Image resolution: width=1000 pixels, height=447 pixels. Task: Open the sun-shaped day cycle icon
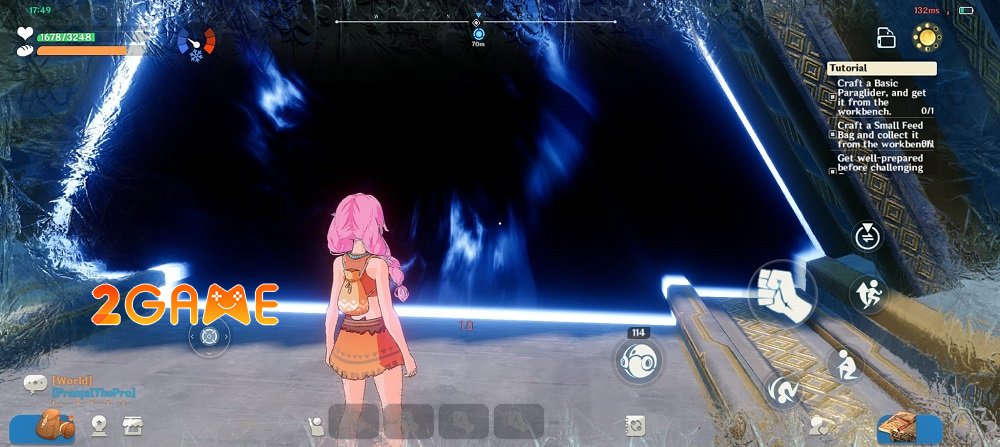click(927, 38)
